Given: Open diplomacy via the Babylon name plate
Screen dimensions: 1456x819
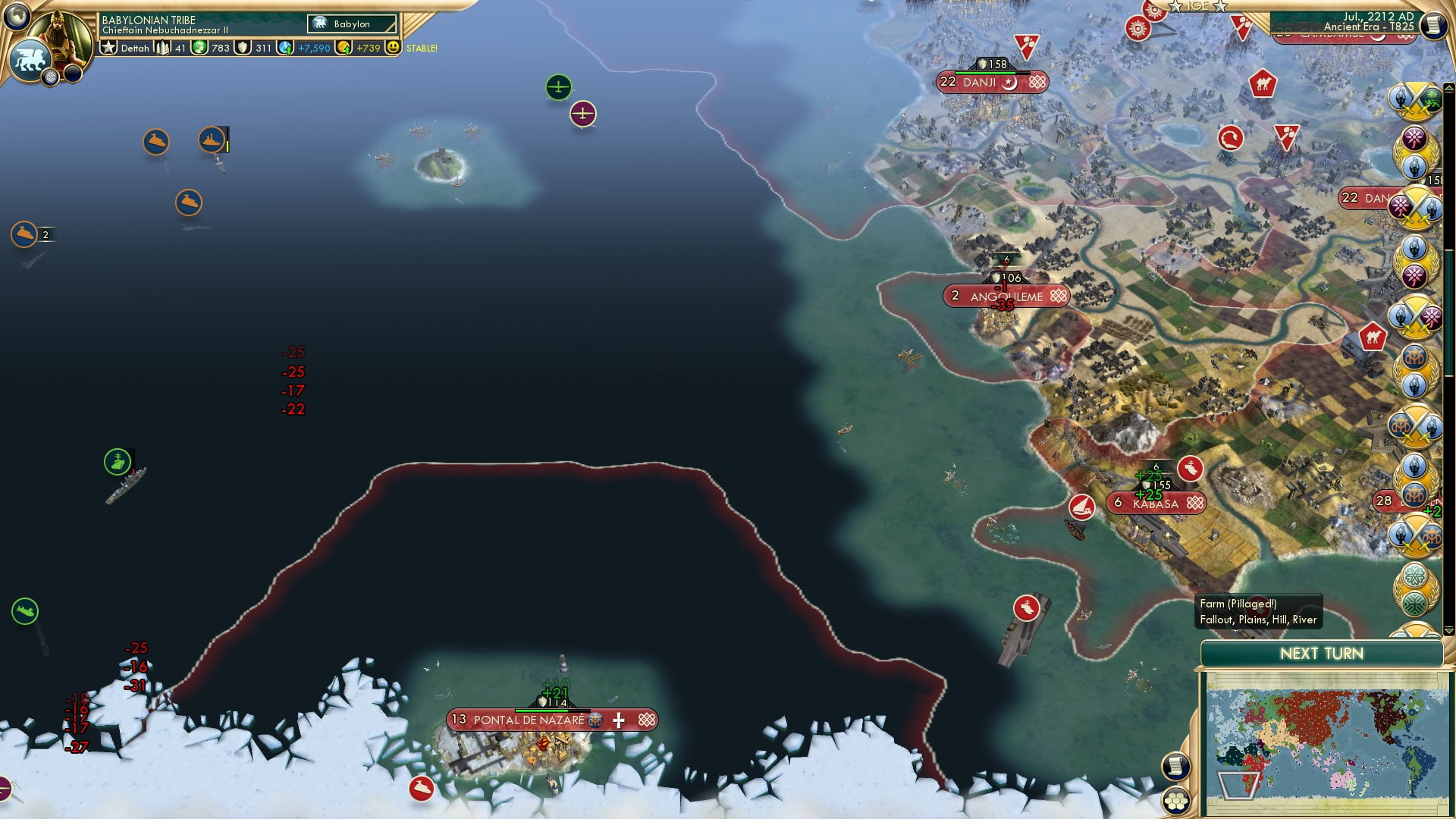Looking at the screenshot, I should click(x=351, y=24).
